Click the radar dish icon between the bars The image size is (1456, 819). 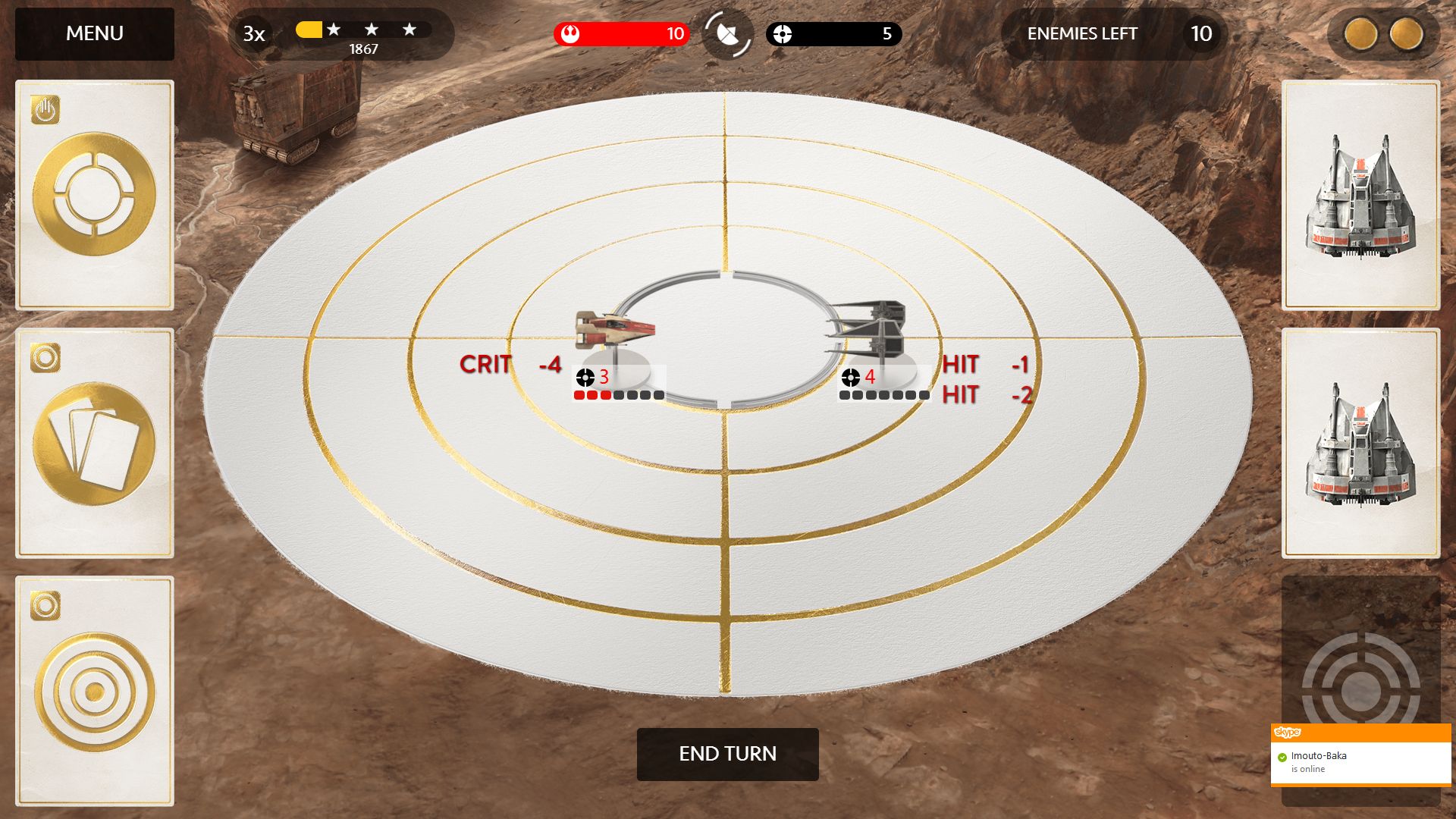coord(727,34)
